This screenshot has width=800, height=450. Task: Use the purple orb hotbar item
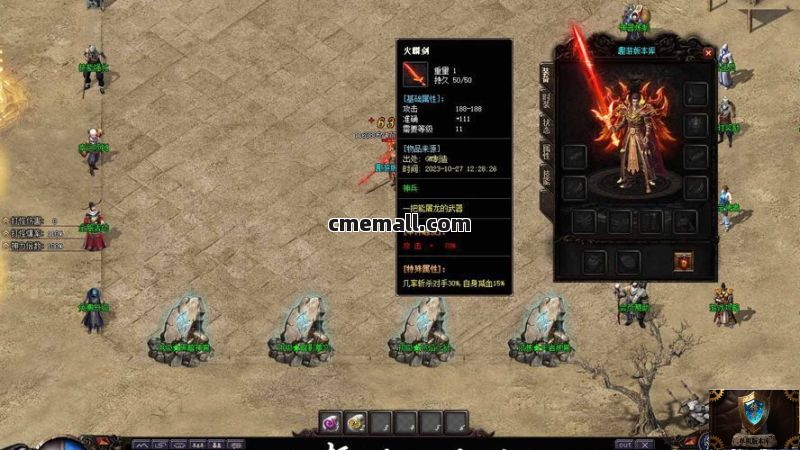coord(331,423)
